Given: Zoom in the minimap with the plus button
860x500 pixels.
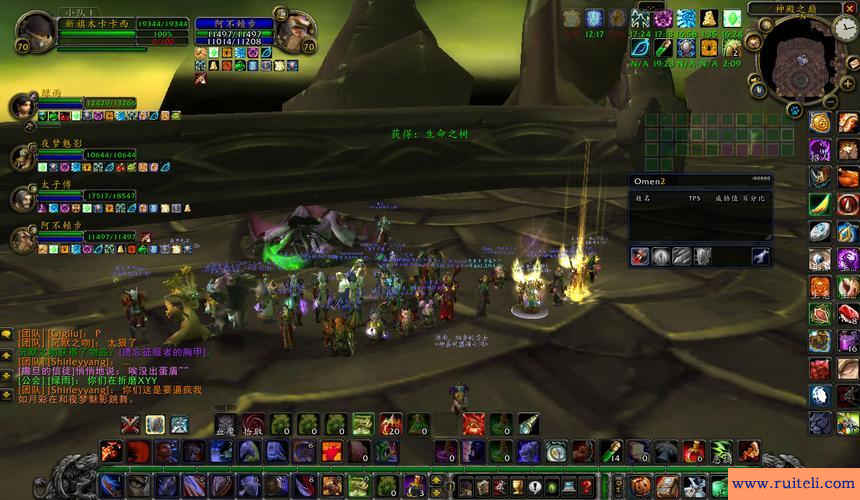Looking at the screenshot, I should [x=846, y=85].
